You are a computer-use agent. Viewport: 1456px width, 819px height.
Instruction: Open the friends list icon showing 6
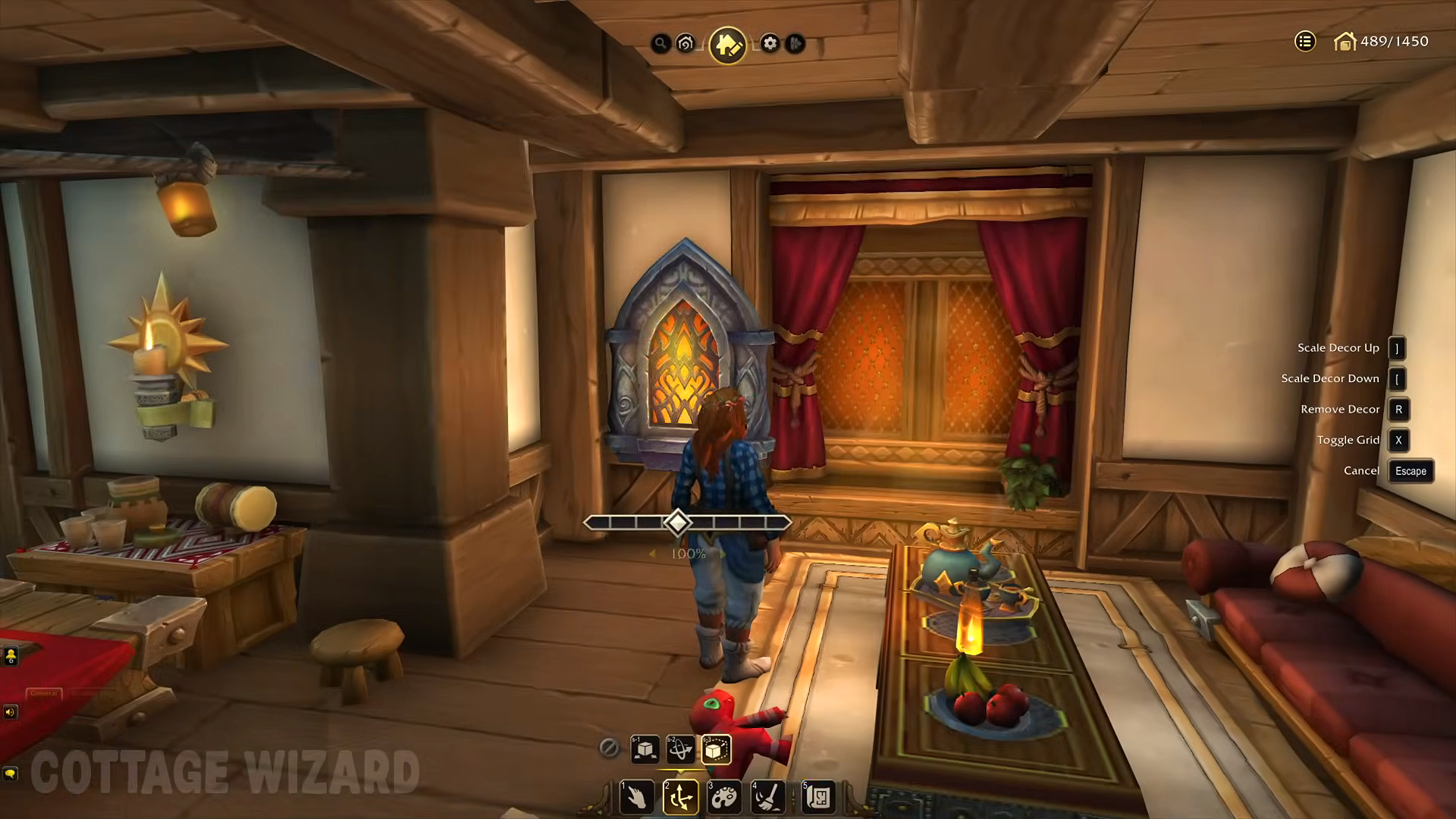(11, 656)
